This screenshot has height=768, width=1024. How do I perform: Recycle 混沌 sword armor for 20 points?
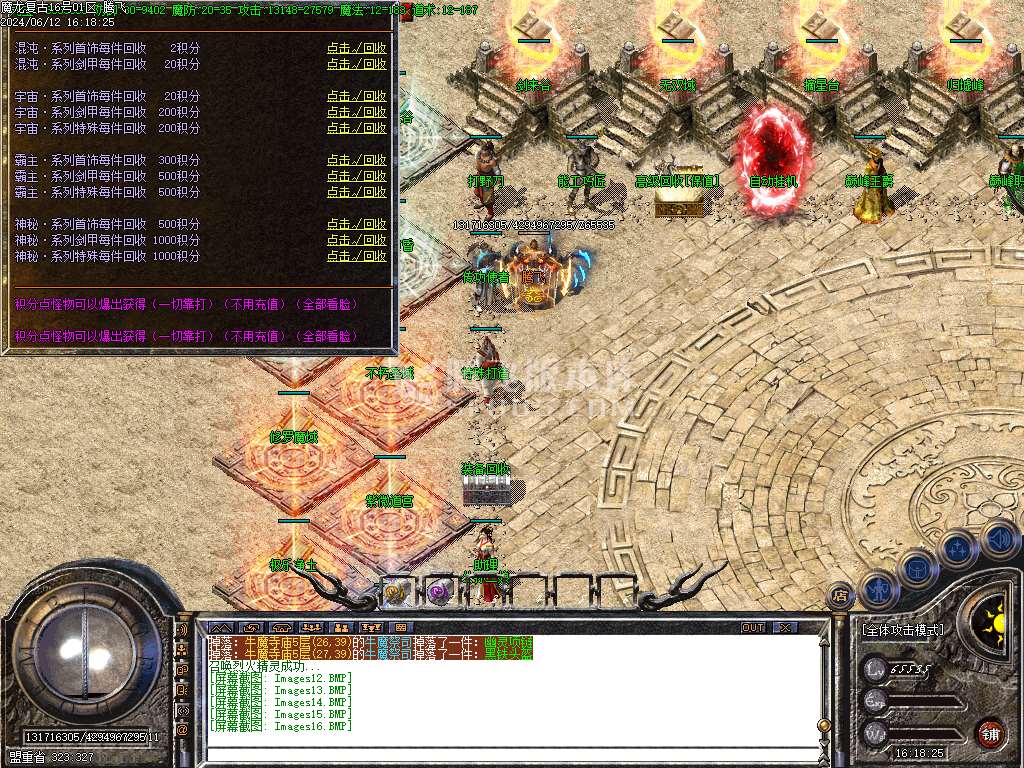tap(356, 64)
